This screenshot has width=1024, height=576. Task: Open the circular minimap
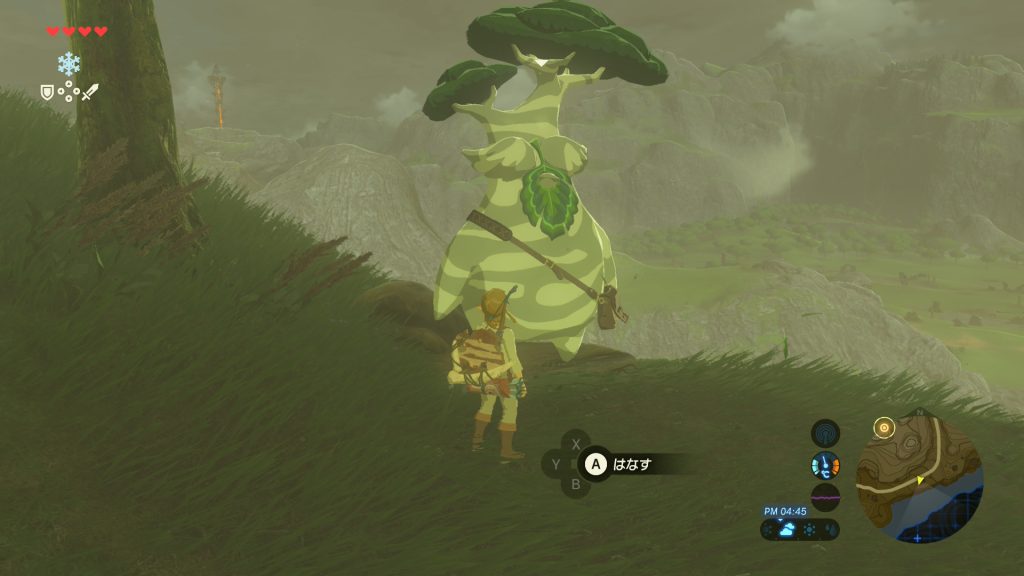(x=920, y=479)
